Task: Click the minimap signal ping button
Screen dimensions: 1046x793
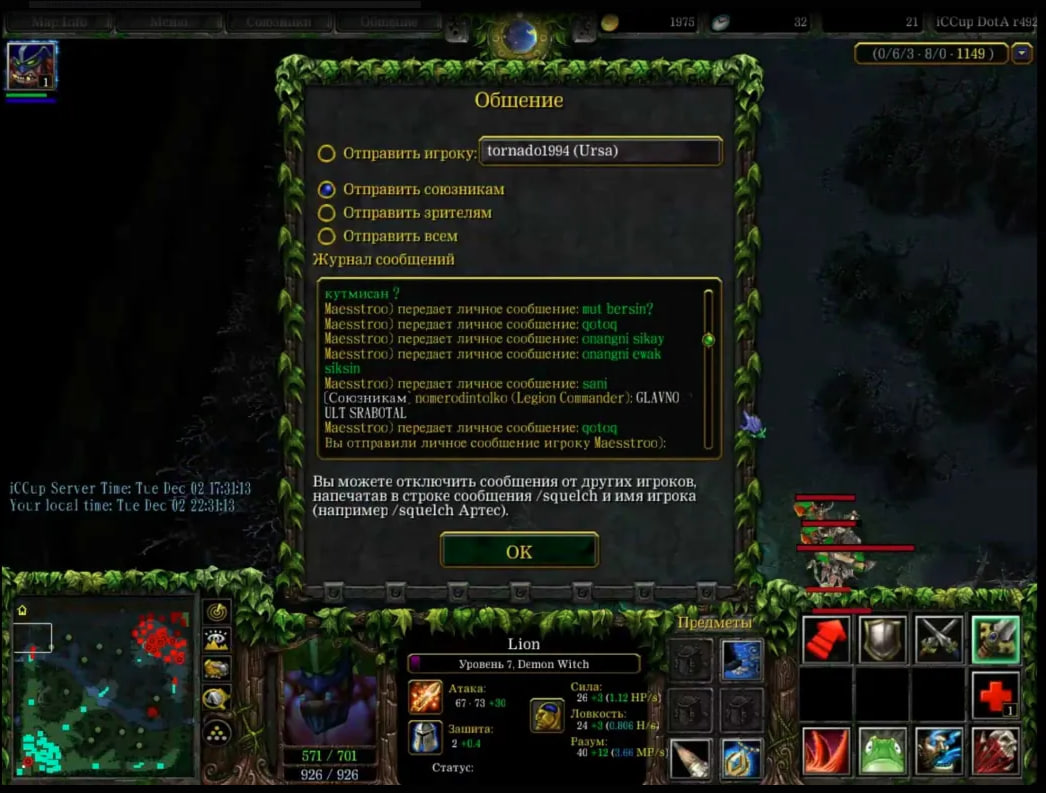Action: click(x=216, y=611)
